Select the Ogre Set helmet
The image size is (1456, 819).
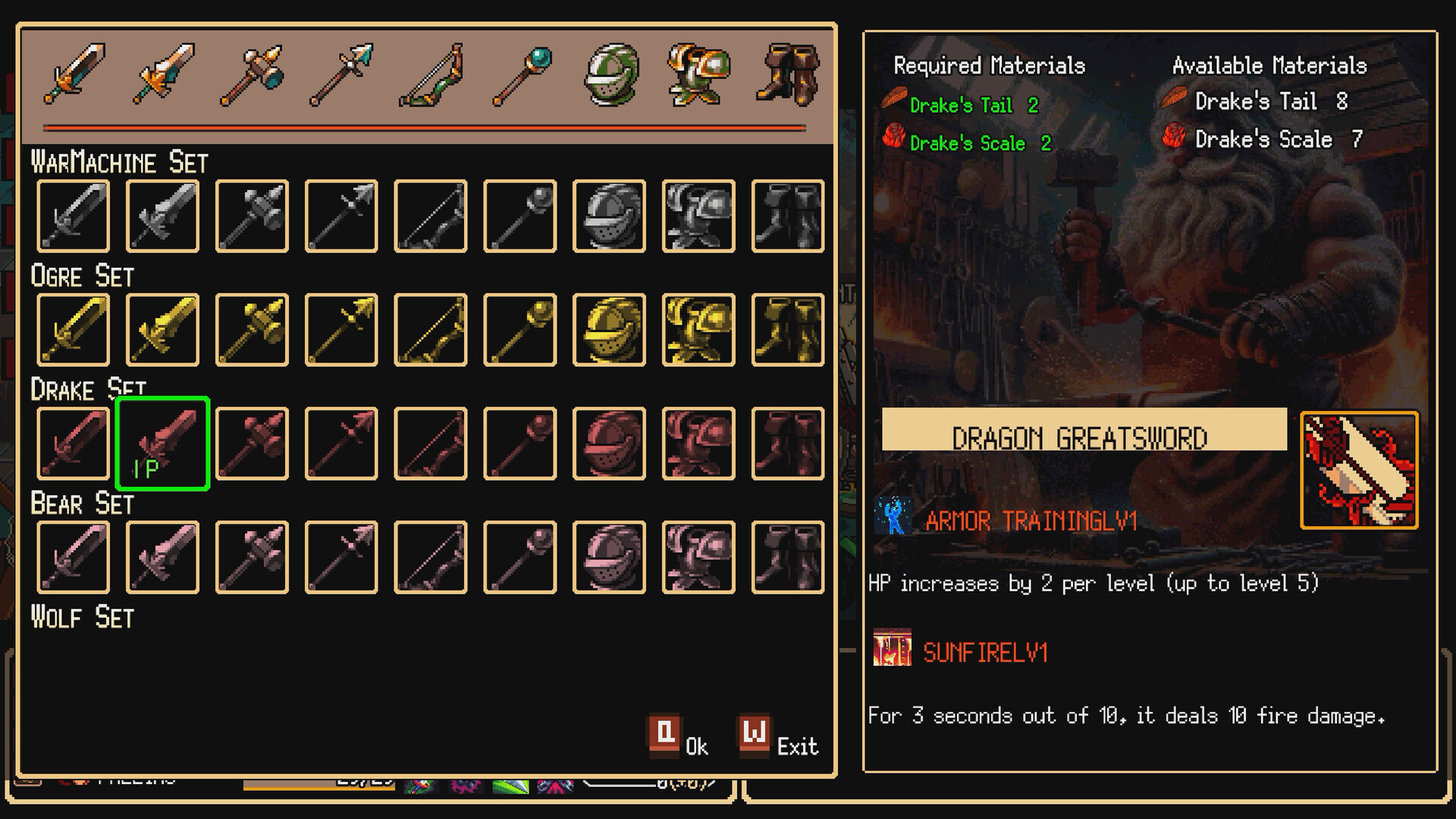pyautogui.click(x=608, y=331)
